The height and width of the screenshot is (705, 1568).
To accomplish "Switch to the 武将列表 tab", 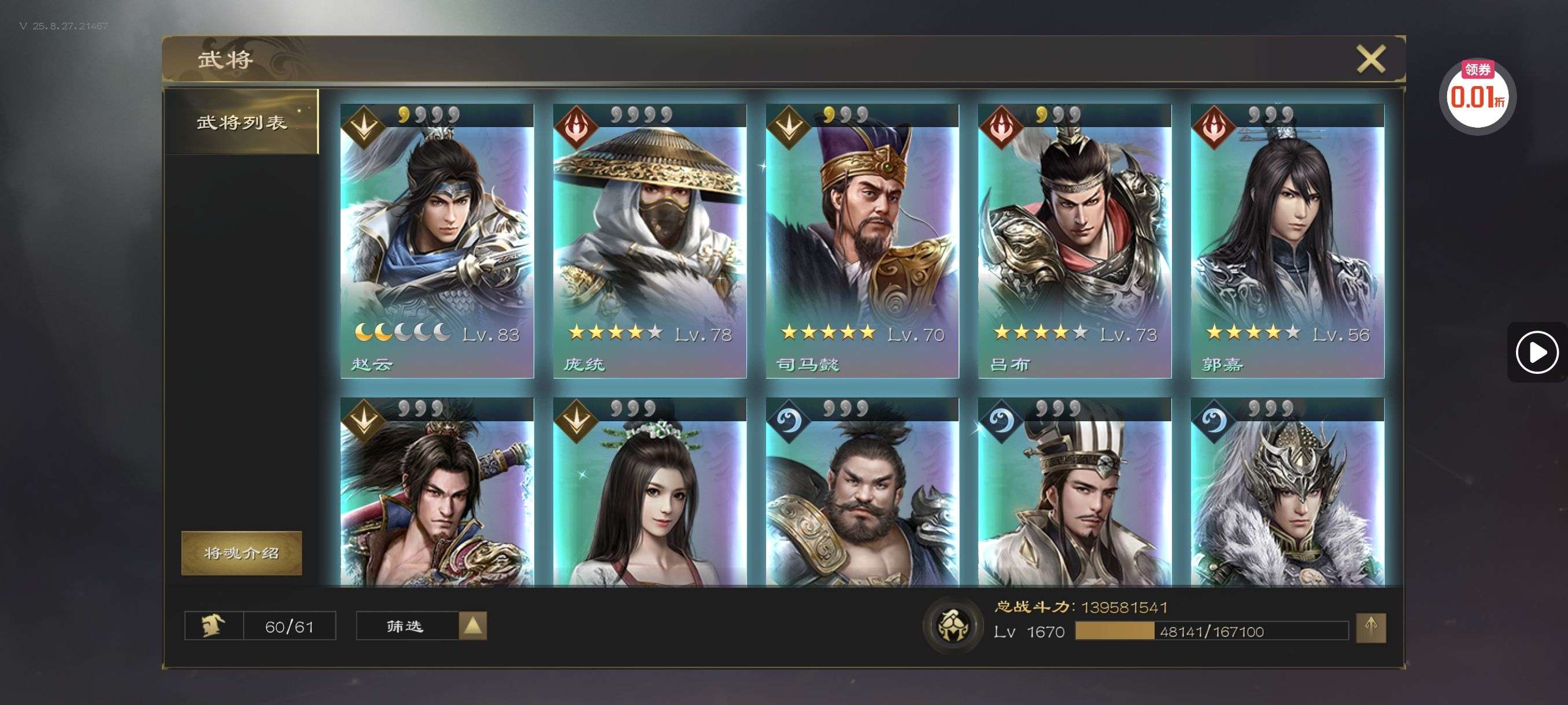I will click(242, 123).
